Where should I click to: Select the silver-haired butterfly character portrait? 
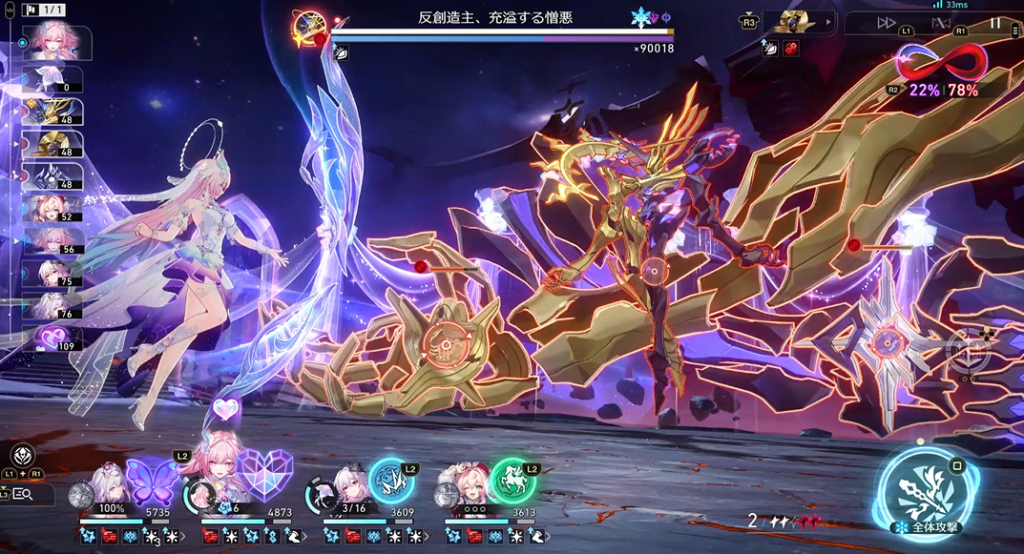pos(108,482)
